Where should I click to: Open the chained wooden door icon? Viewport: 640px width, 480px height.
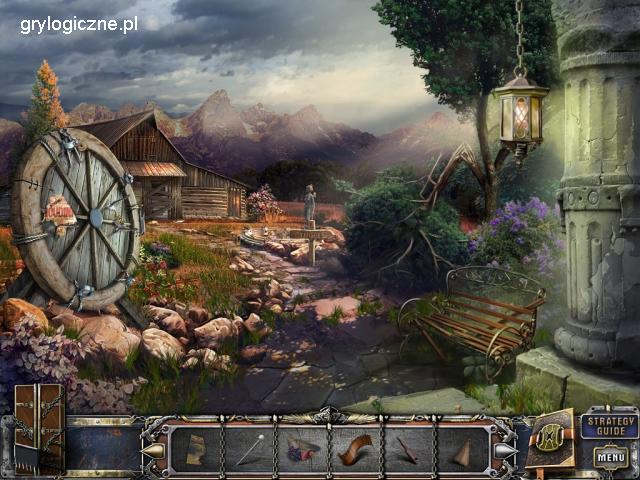tap(39, 427)
